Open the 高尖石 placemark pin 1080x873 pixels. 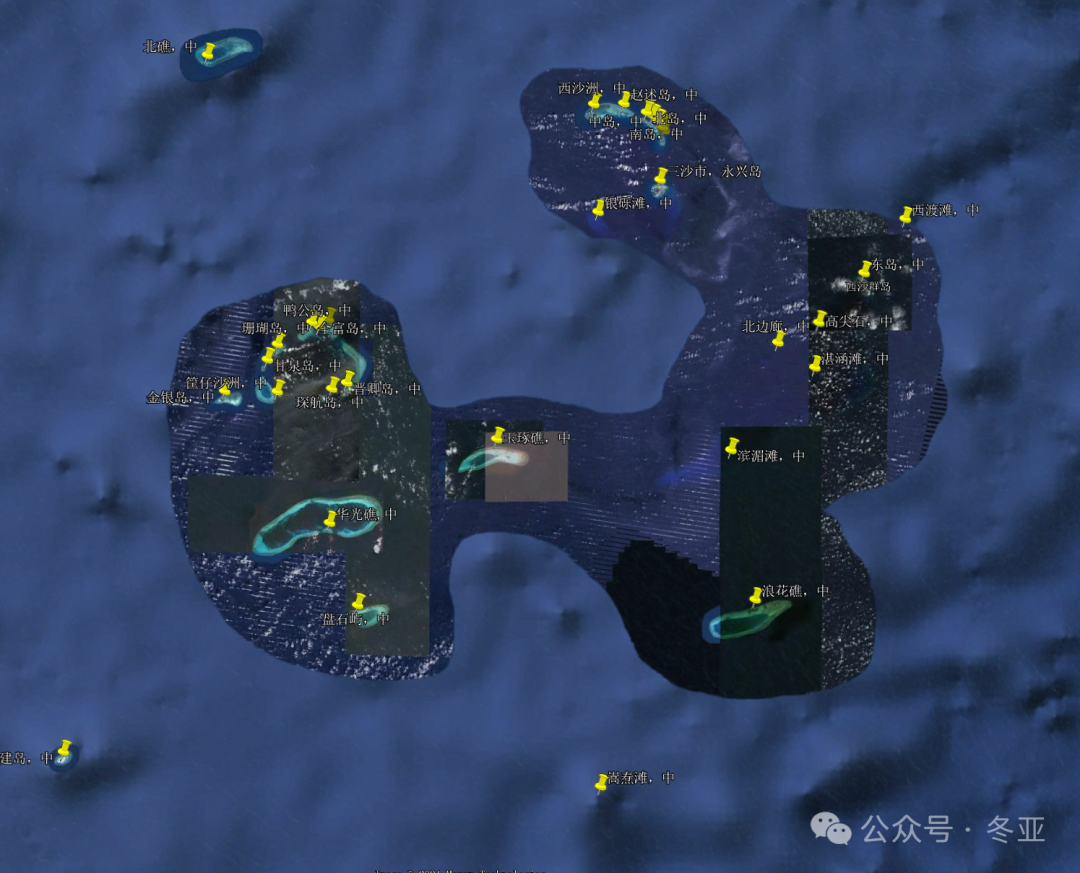pos(820,319)
